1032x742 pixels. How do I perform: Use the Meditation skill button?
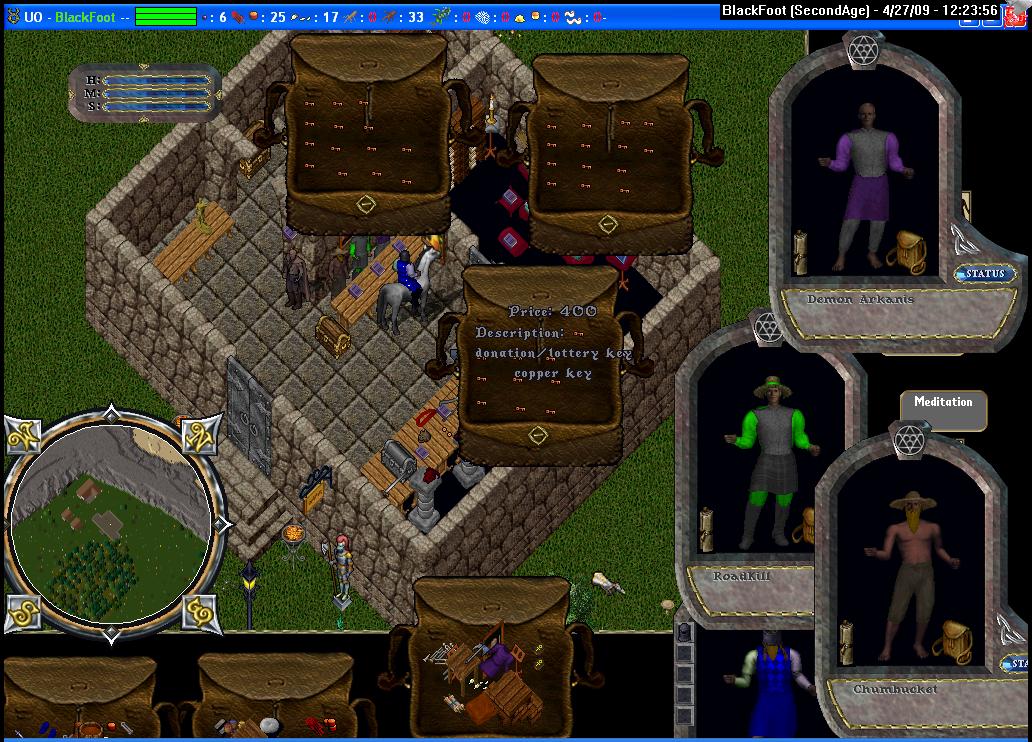(943, 403)
